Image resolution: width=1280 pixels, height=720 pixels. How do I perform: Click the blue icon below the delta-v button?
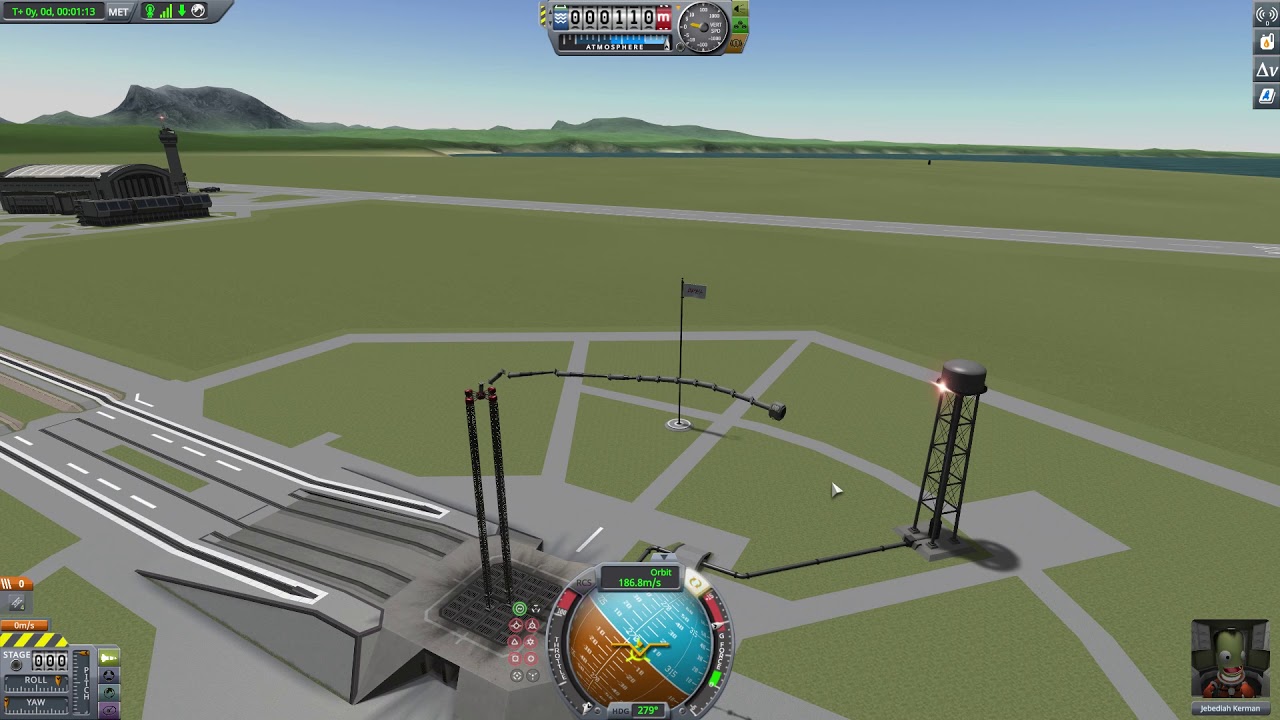pos(1267,97)
